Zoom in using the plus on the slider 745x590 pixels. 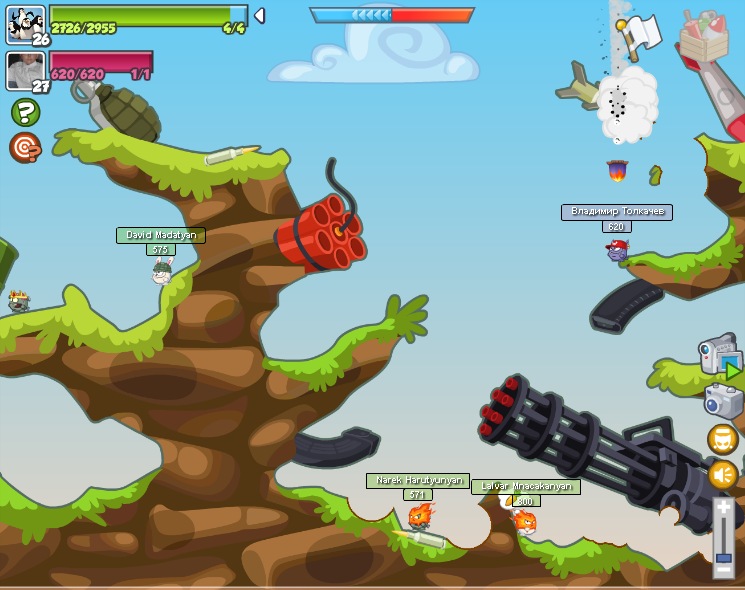[x=723, y=508]
